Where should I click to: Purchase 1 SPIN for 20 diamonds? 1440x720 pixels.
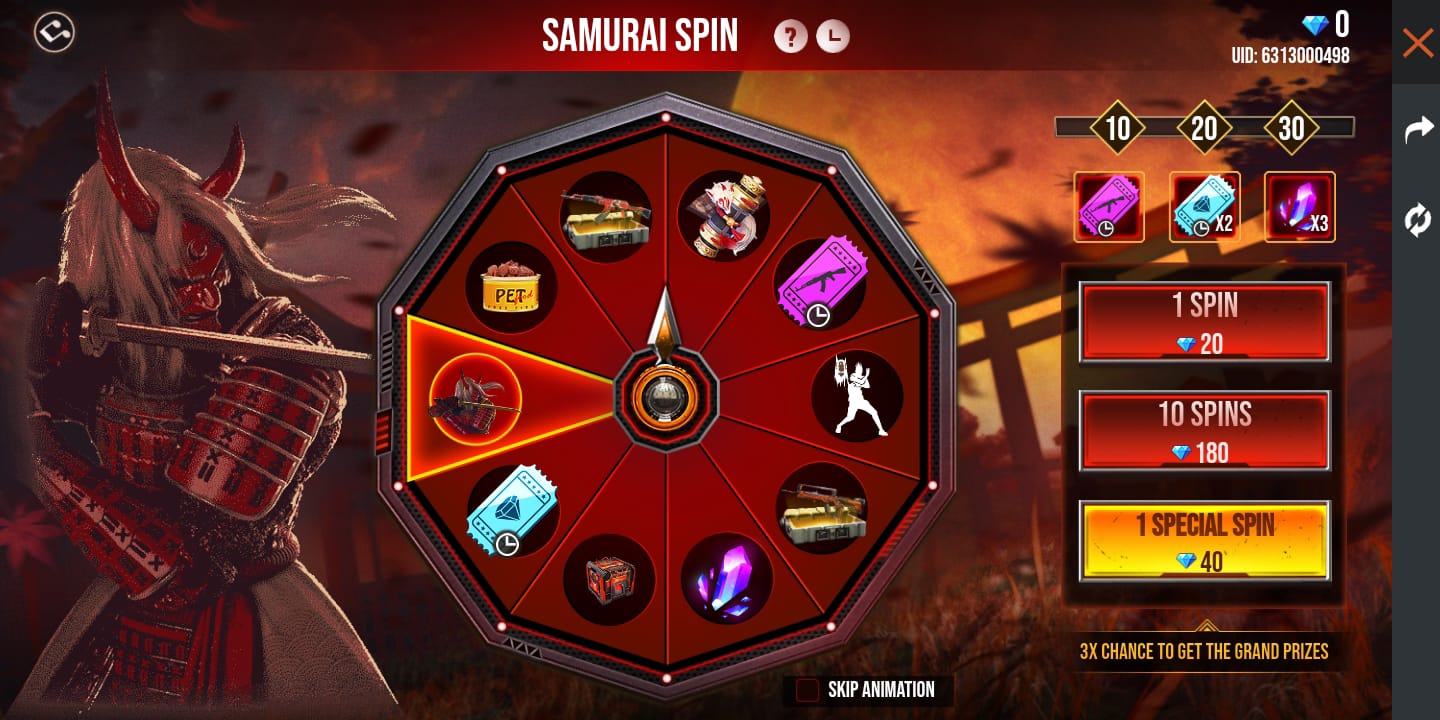pos(1204,322)
